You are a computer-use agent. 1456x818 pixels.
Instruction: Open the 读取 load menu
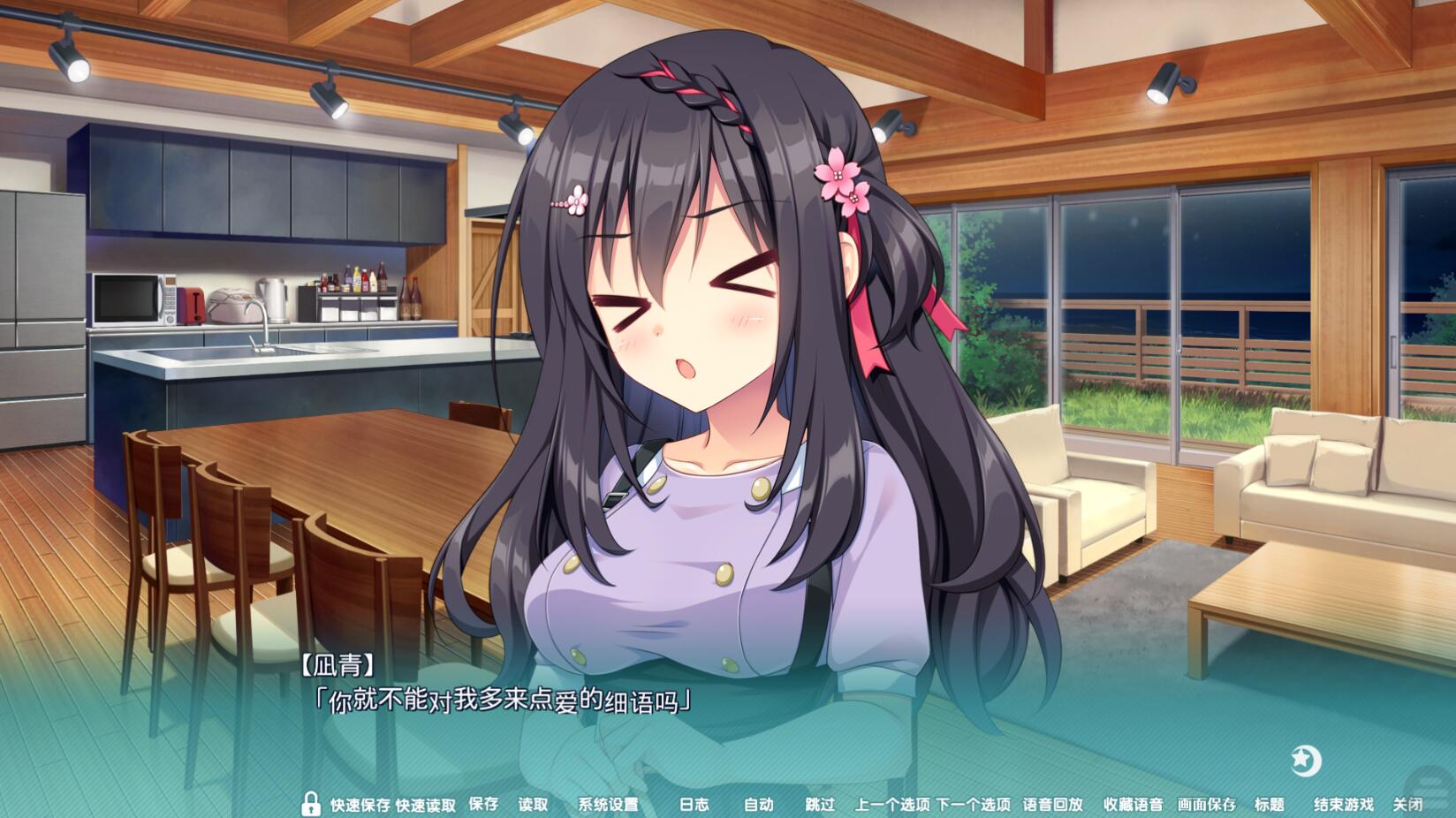pyautogui.click(x=533, y=804)
